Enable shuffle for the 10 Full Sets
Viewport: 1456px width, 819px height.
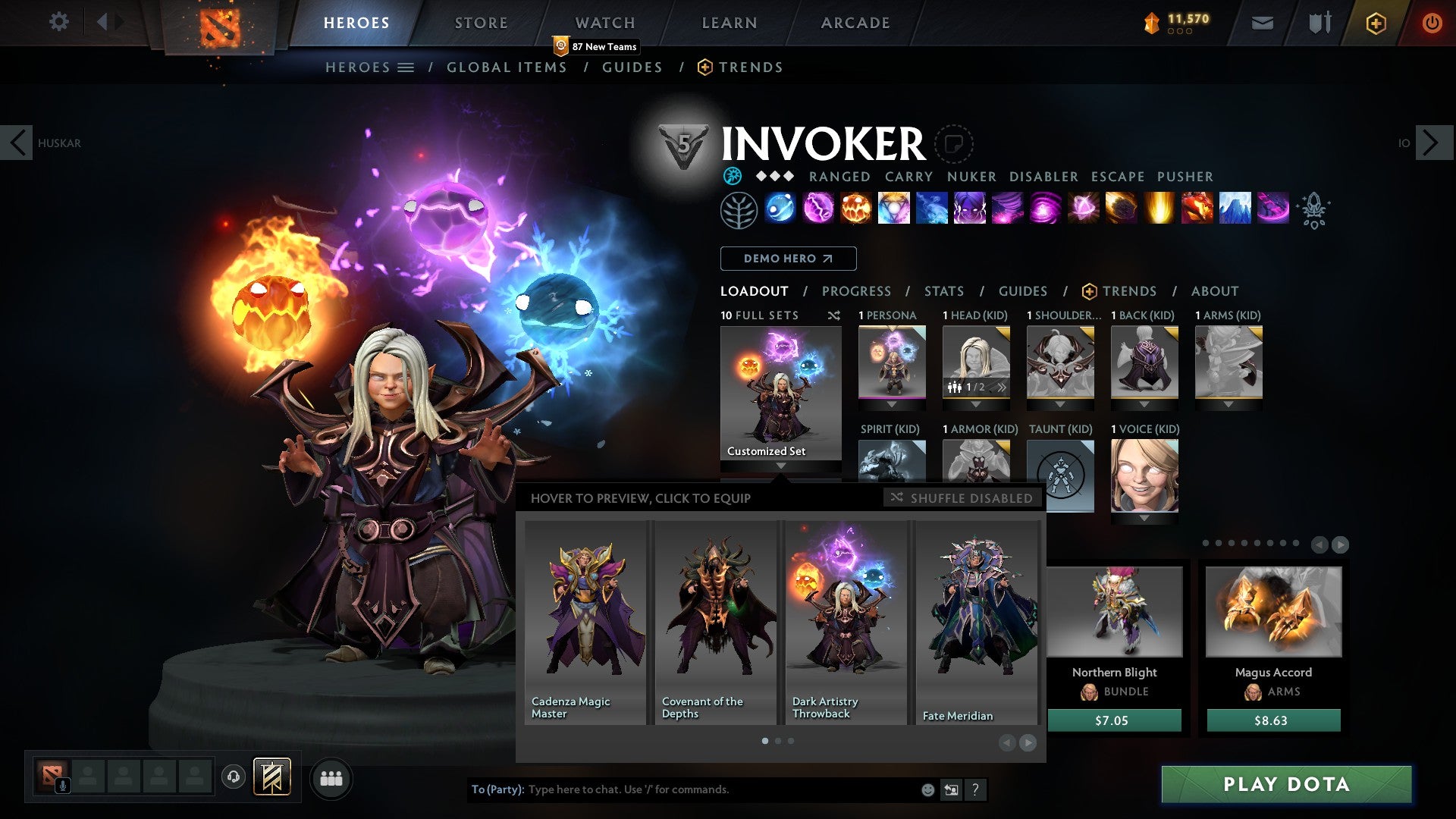834,315
